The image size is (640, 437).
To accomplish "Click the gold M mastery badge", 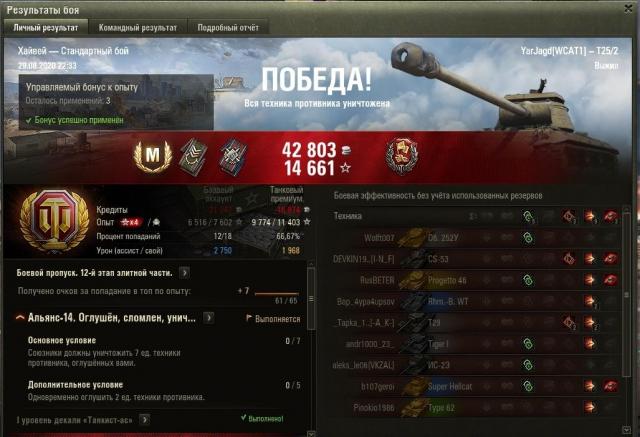I will pos(153,155).
